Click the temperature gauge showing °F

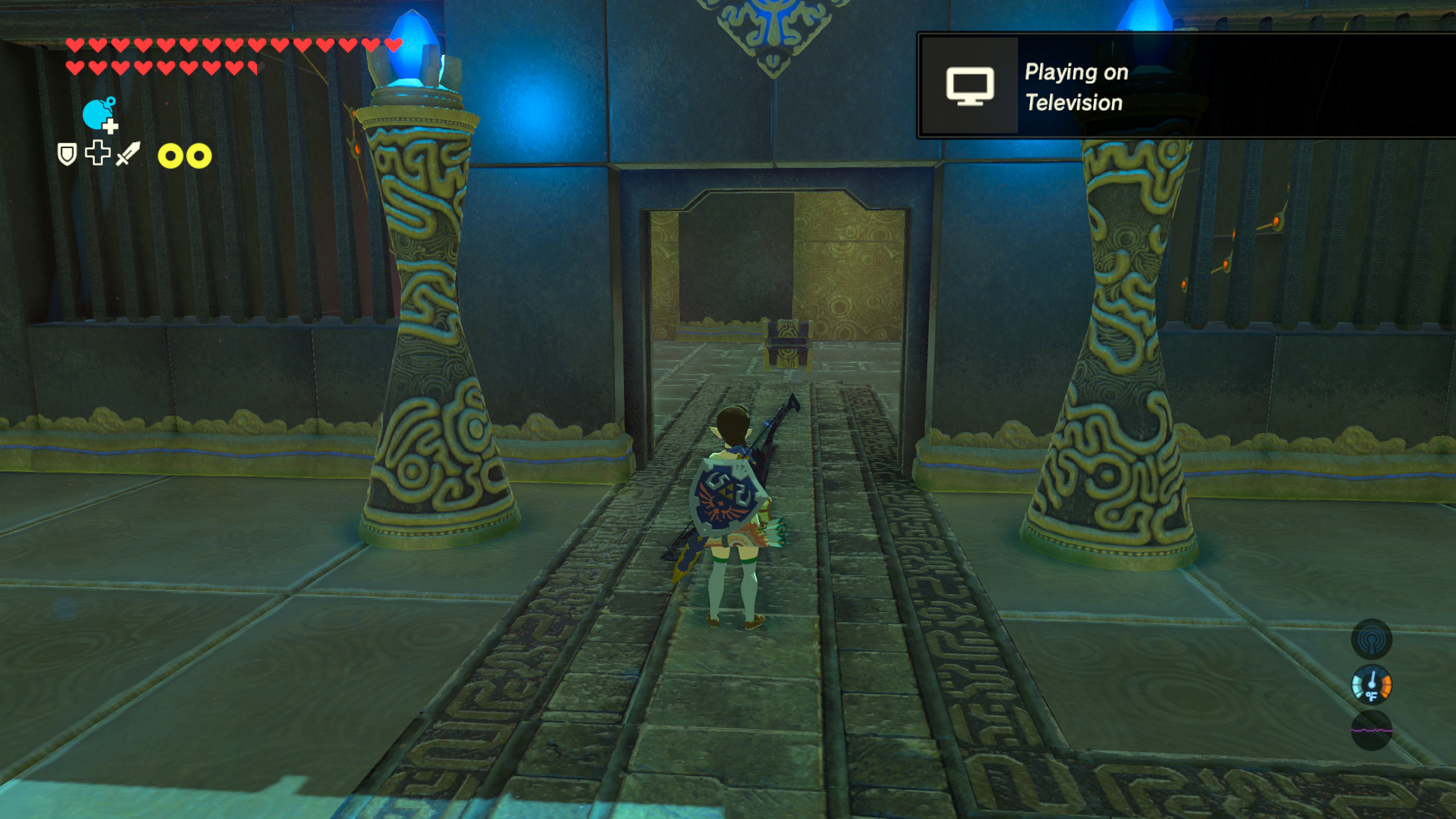tap(1371, 684)
